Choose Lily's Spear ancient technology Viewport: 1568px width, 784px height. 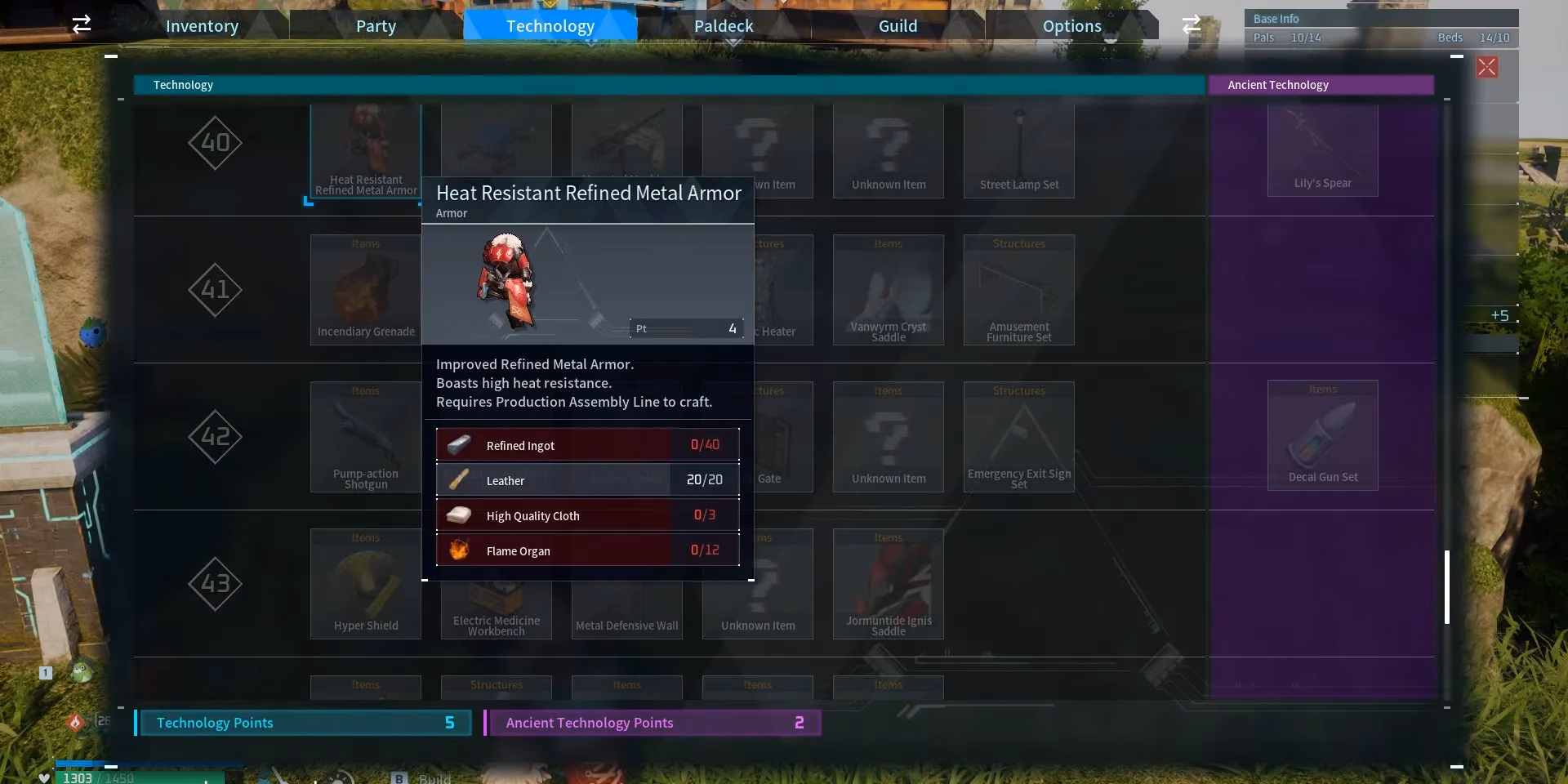point(1322,151)
